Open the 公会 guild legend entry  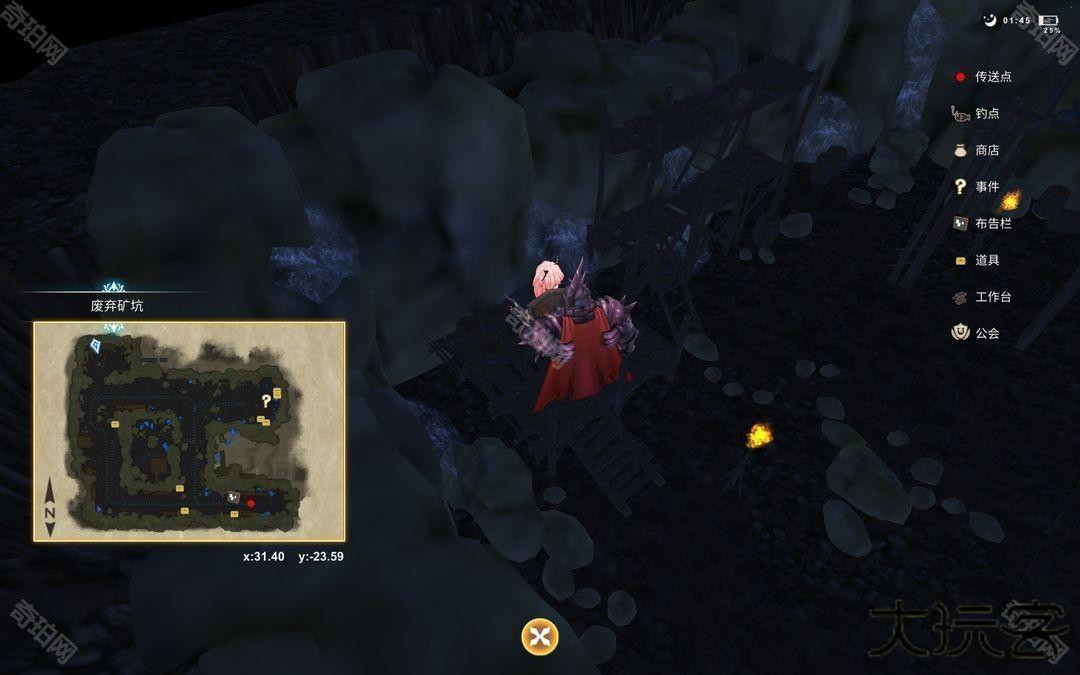point(986,333)
